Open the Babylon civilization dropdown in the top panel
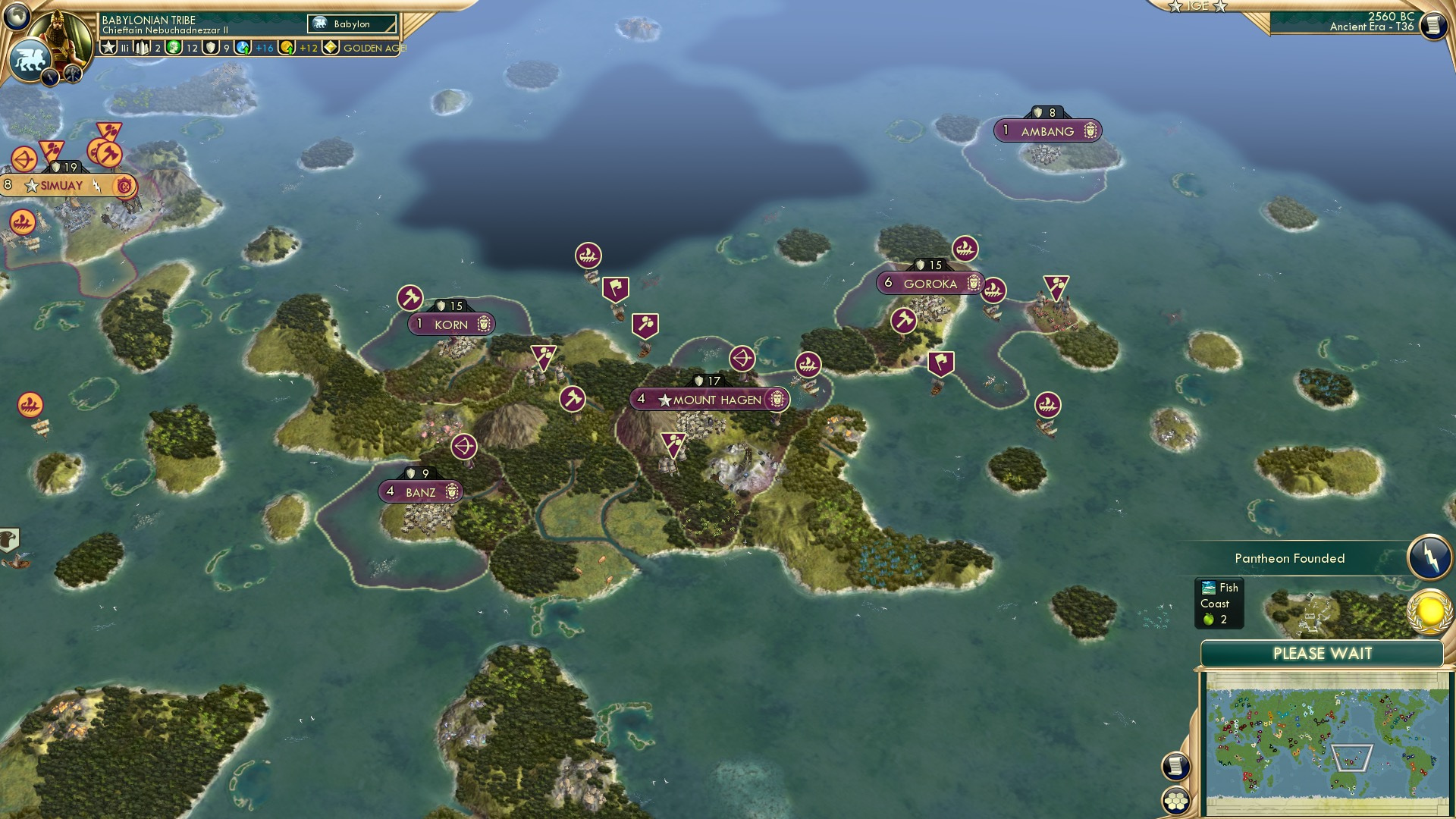Image resolution: width=1456 pixels, height=819 pixels. click(x=353, y=24)
